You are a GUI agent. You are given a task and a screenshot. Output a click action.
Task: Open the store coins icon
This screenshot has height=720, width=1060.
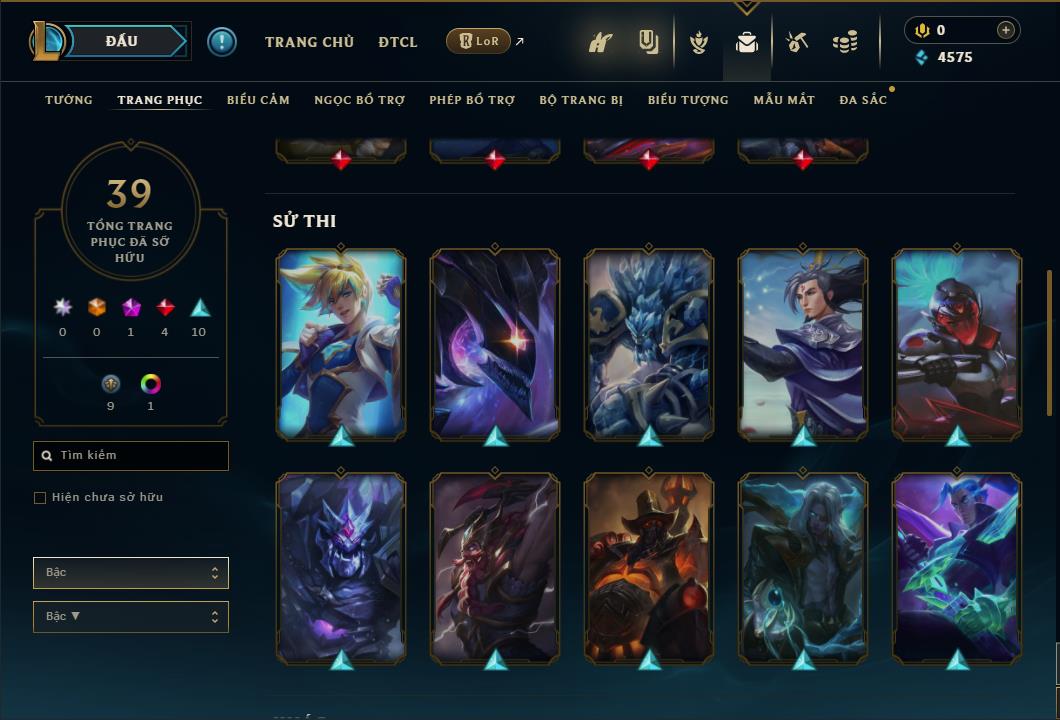click(845, 42)
